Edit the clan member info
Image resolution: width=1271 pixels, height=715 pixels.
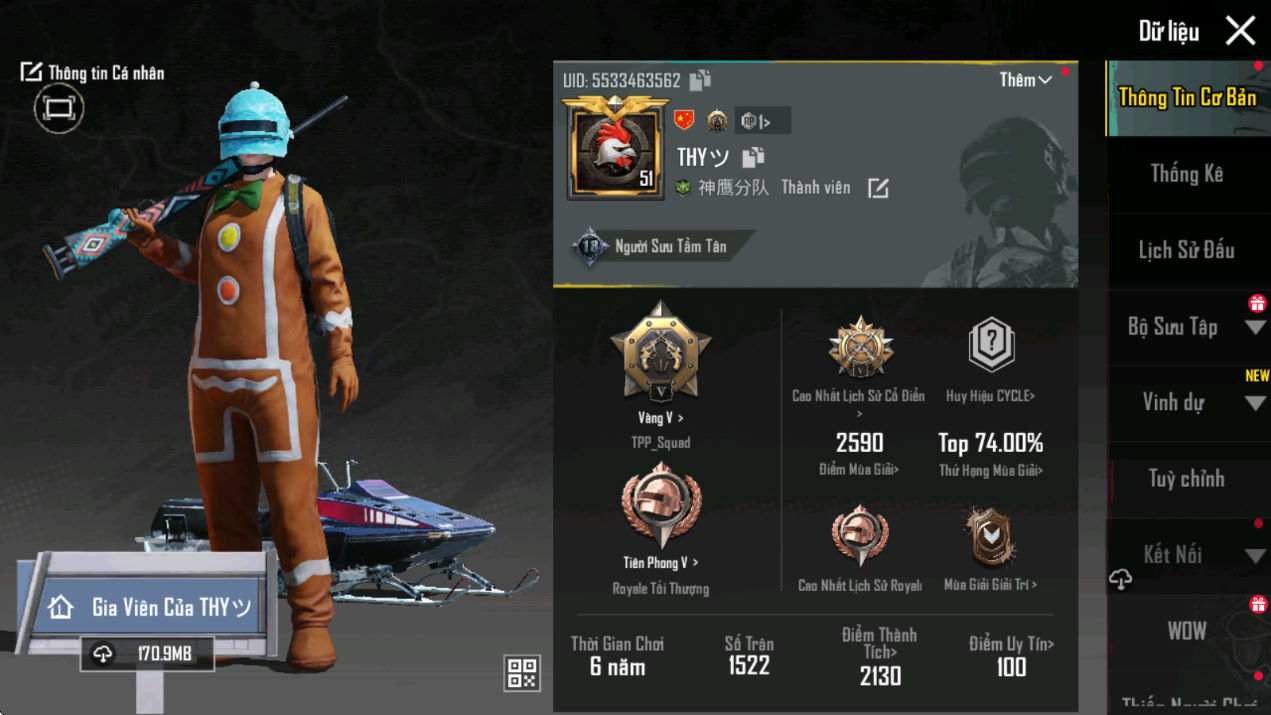click(878, 188)
